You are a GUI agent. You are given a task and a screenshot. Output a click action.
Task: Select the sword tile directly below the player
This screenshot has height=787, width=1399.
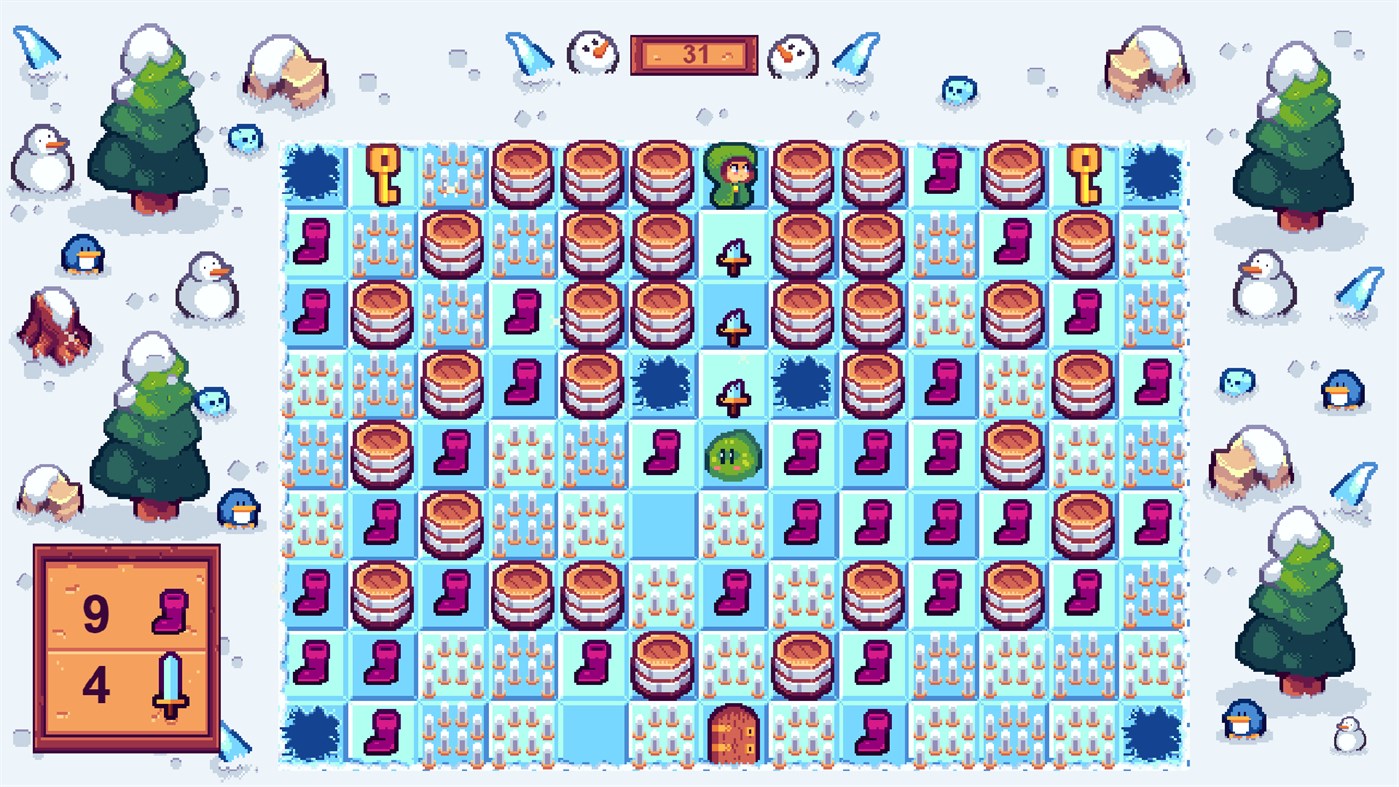[x=735, y=245]
